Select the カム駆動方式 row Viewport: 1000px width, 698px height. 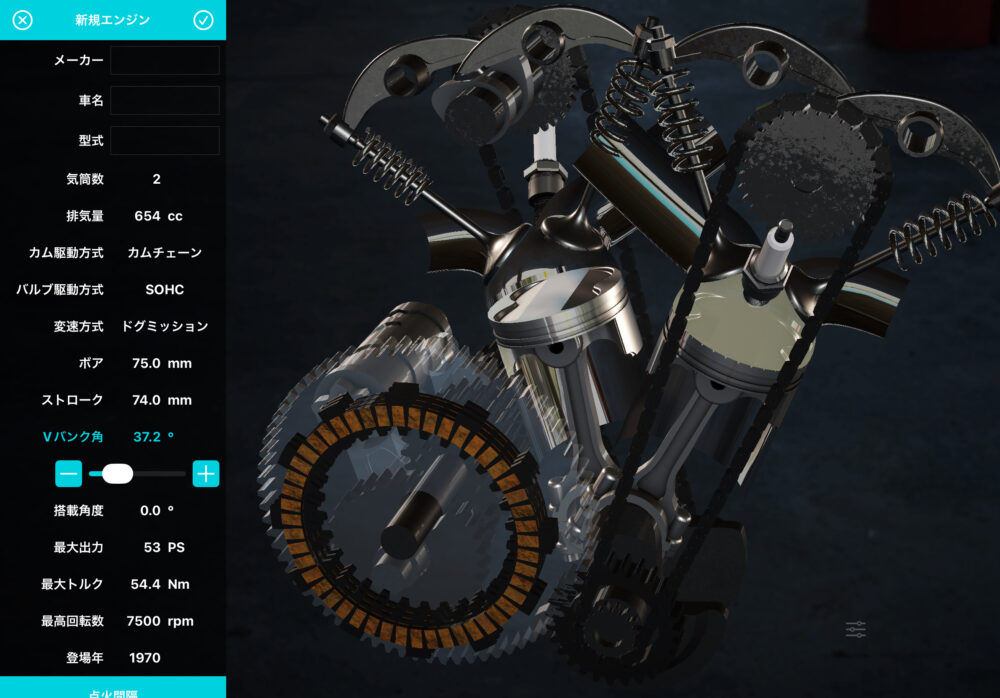(113, 253)
